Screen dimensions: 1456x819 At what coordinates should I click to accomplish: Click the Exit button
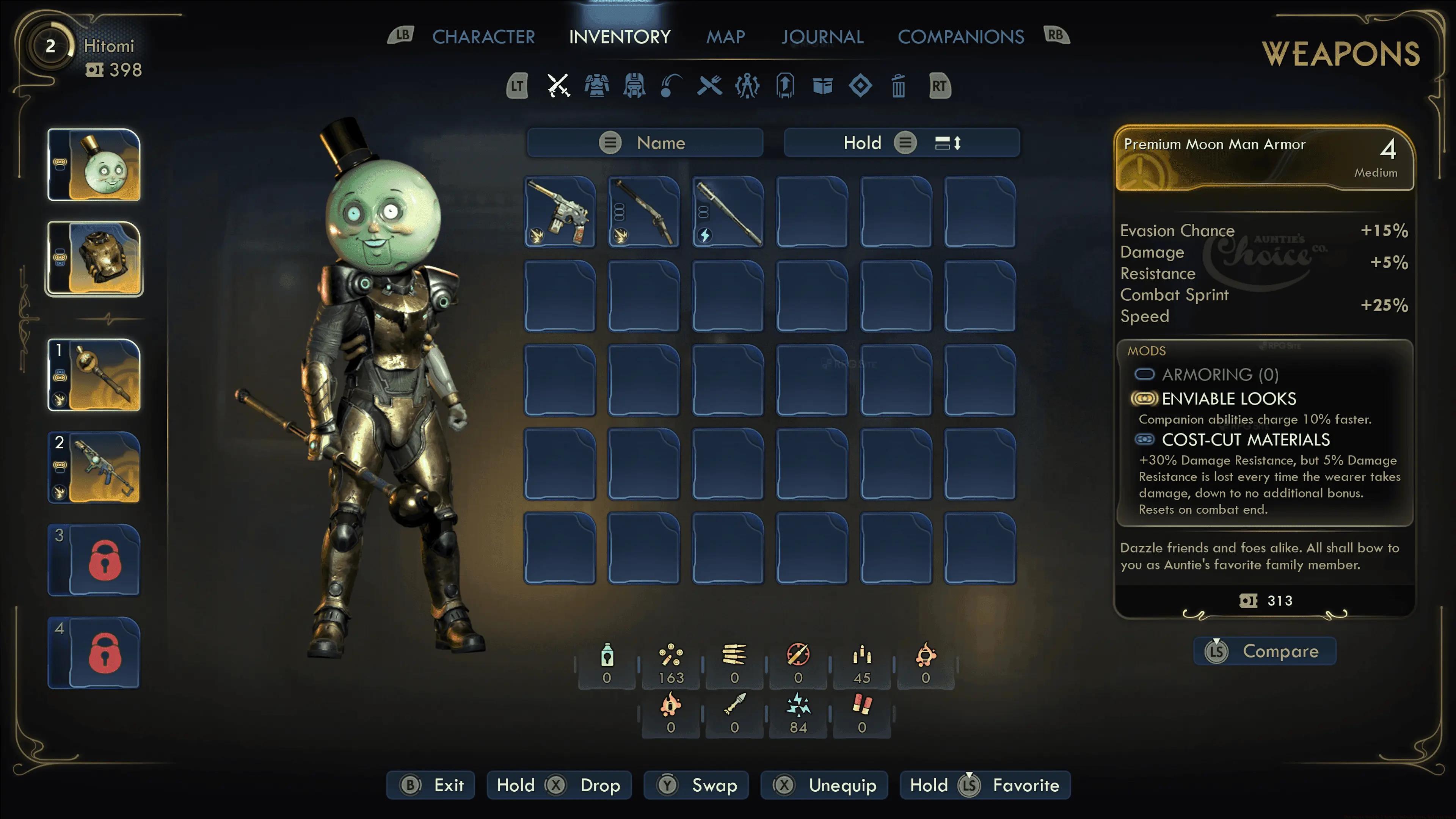pos(431,785)
